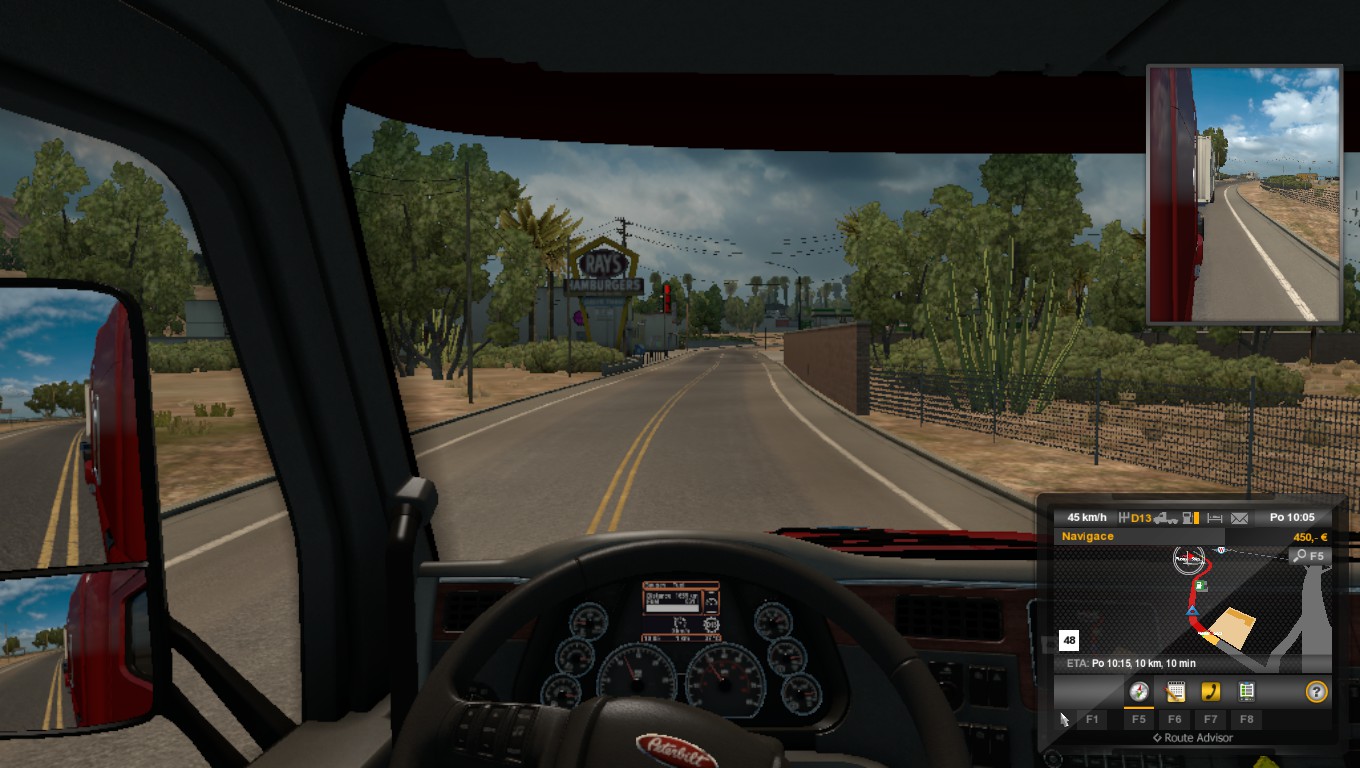Click the bed rest indicator icon
This screenshot has width=1360, height=768.
point(1215,518)
